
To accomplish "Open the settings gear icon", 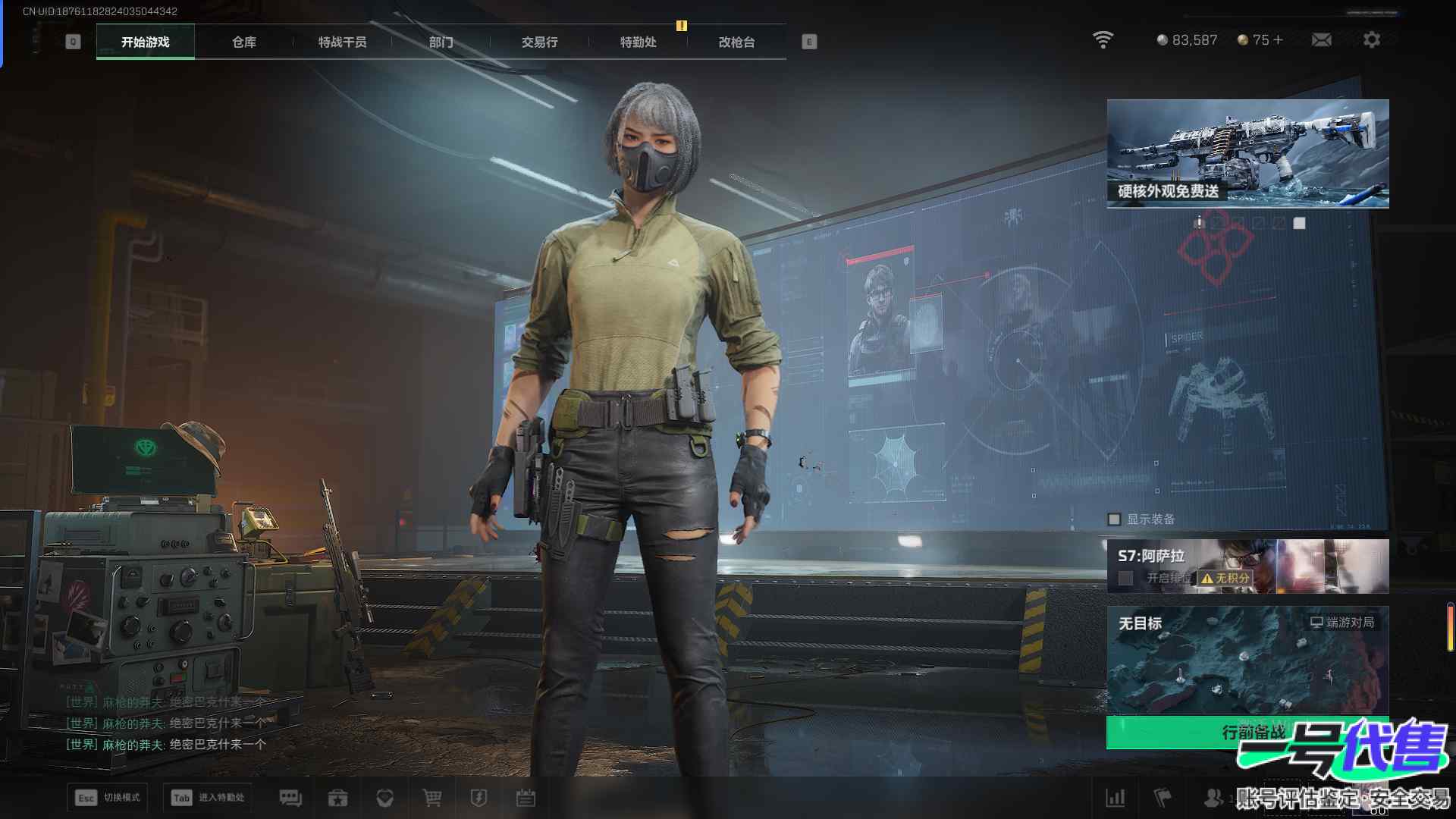I will click(1371, 39).
